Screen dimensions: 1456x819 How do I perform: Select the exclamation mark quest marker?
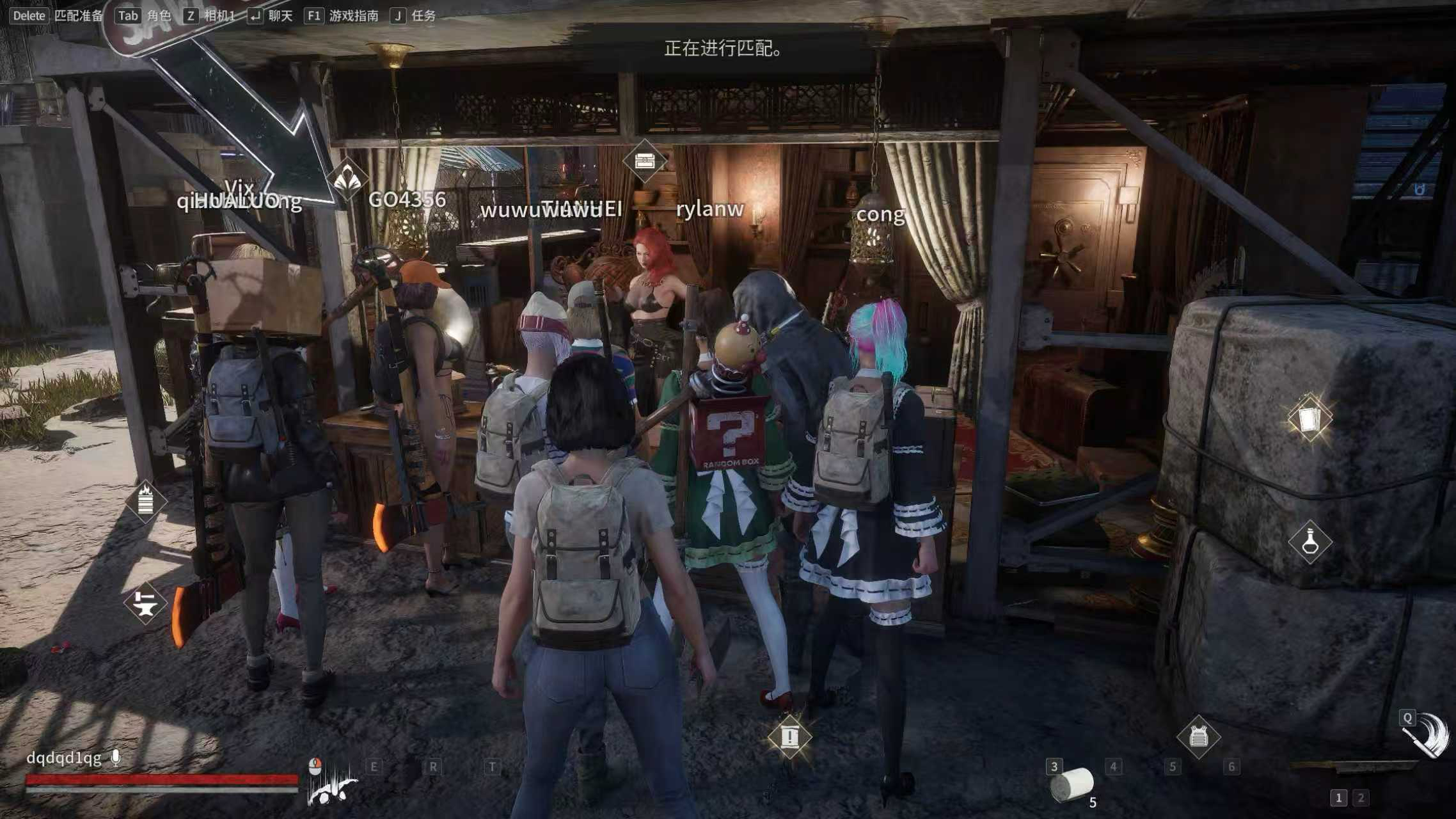(789, 737)
